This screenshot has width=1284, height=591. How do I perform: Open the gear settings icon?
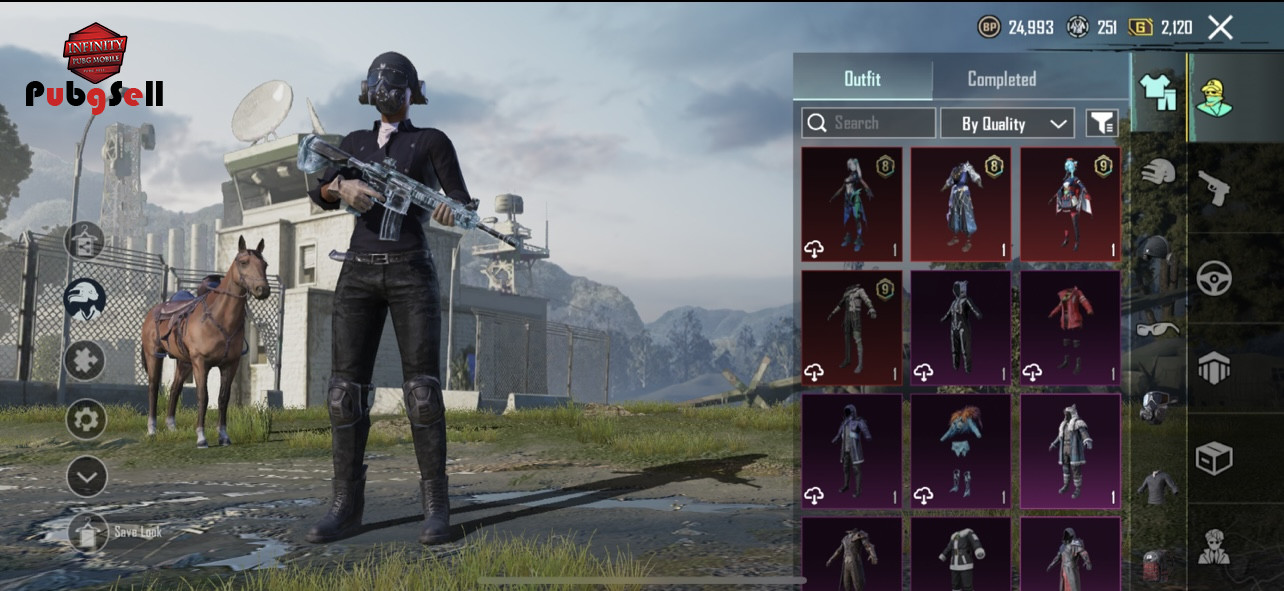coord(86,419)
